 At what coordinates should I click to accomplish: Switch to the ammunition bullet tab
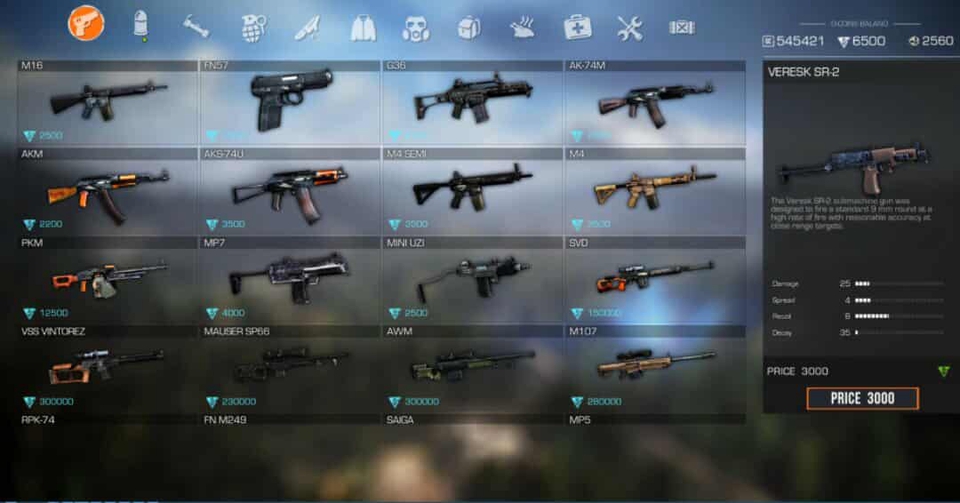(x=141, y=25)
